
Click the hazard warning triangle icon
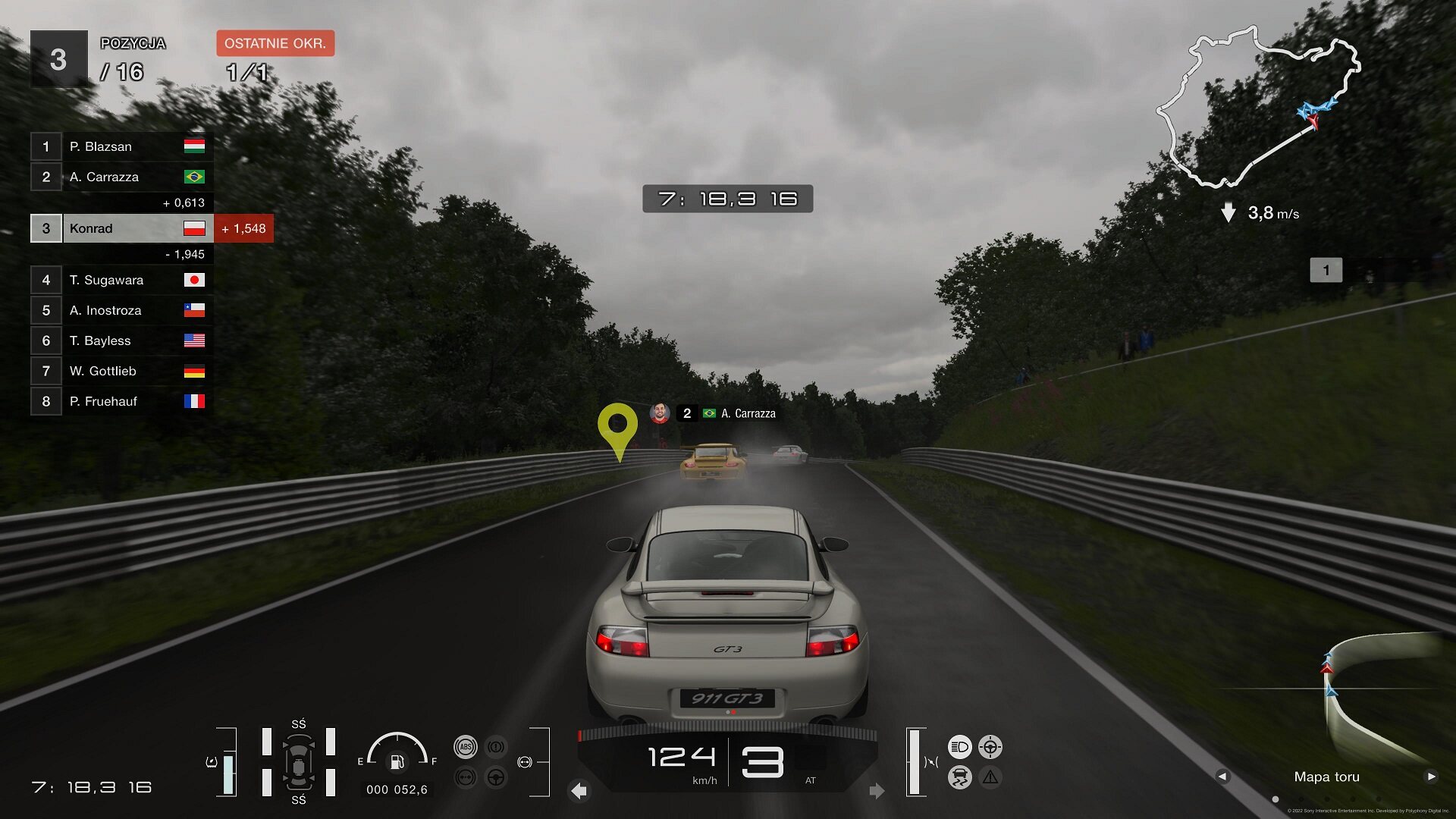pos(990,777)
